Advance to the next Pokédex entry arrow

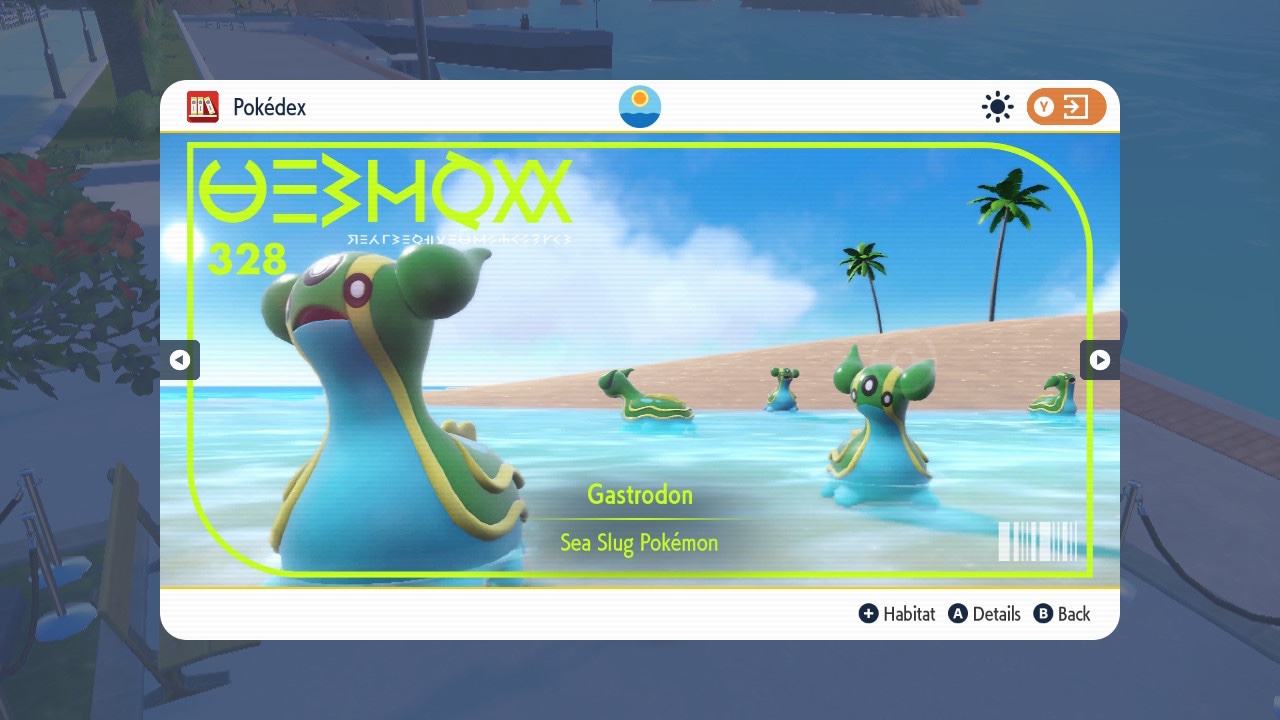1099,360
